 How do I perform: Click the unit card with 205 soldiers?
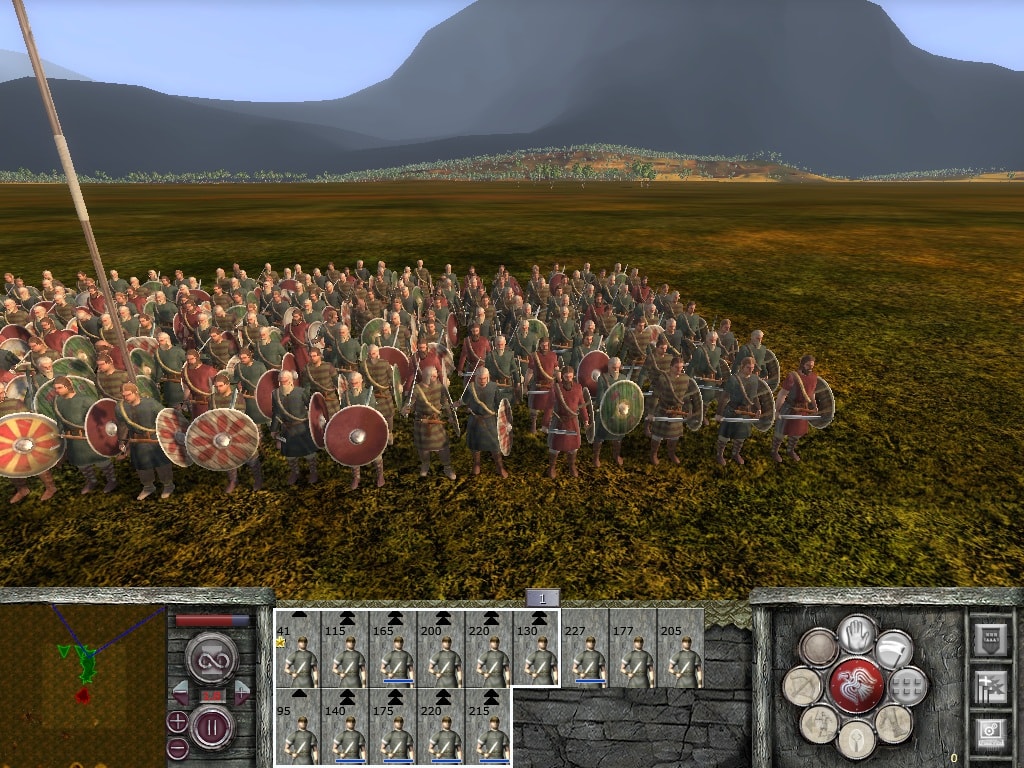(682, 648)
